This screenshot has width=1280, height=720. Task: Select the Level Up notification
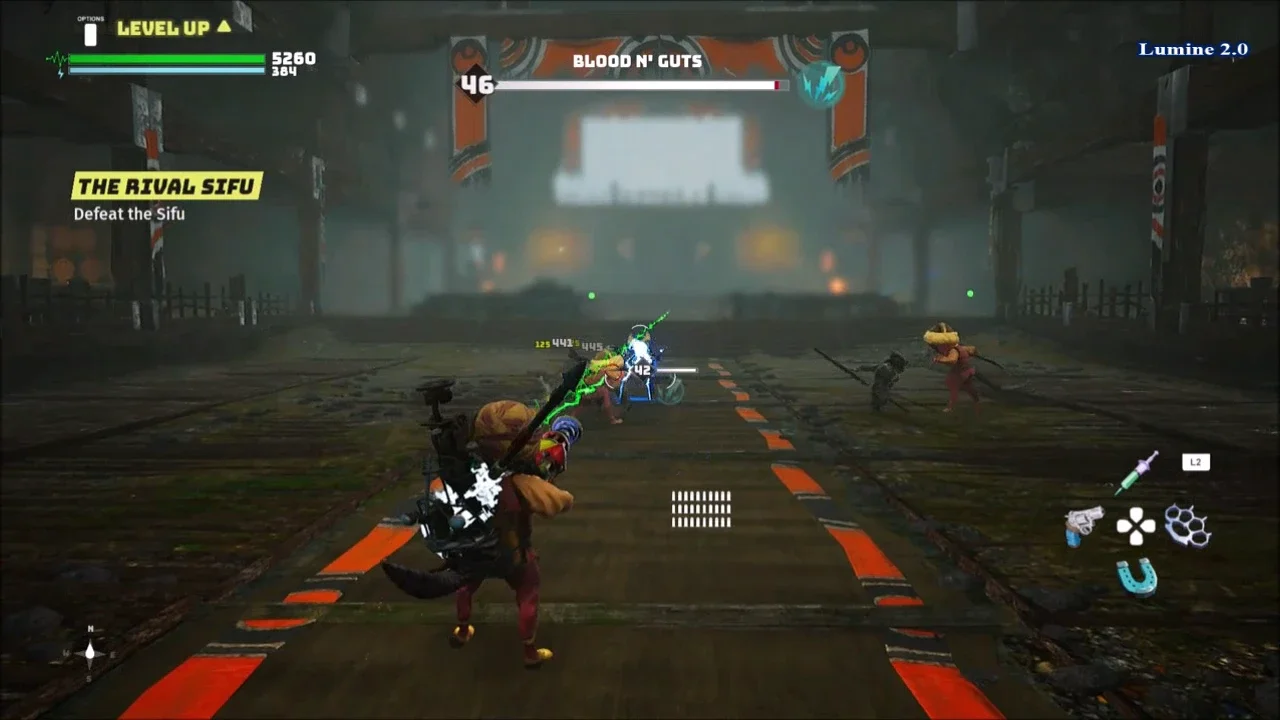click(174, 28)
